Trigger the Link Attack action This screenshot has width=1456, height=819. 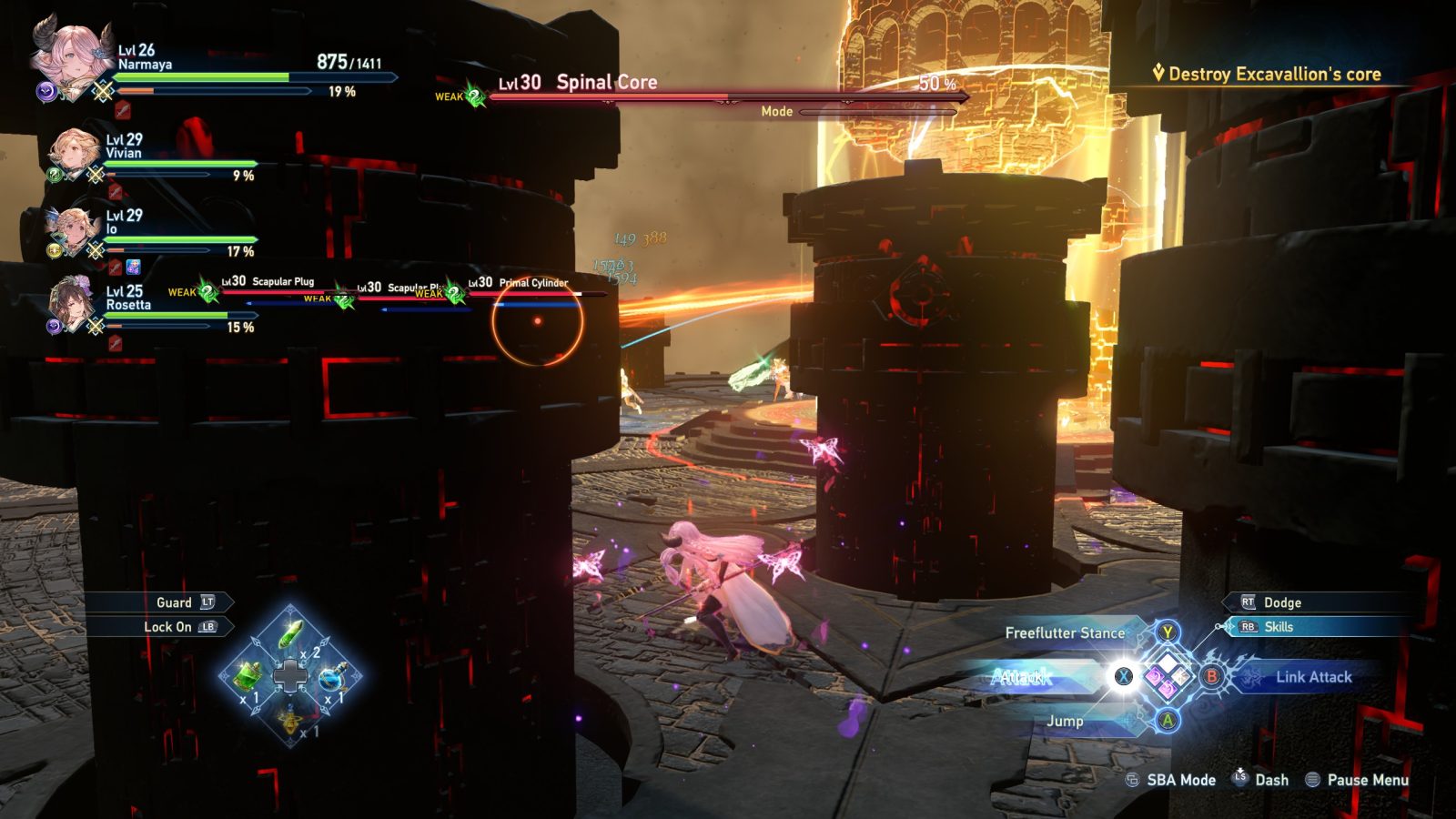[1313, 677]
